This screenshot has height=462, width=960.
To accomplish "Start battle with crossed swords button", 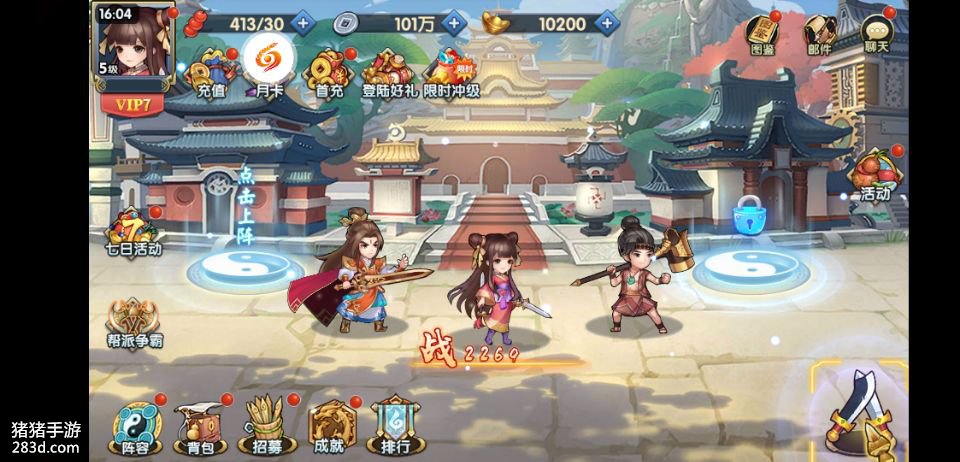I will (x=859, y=411).
